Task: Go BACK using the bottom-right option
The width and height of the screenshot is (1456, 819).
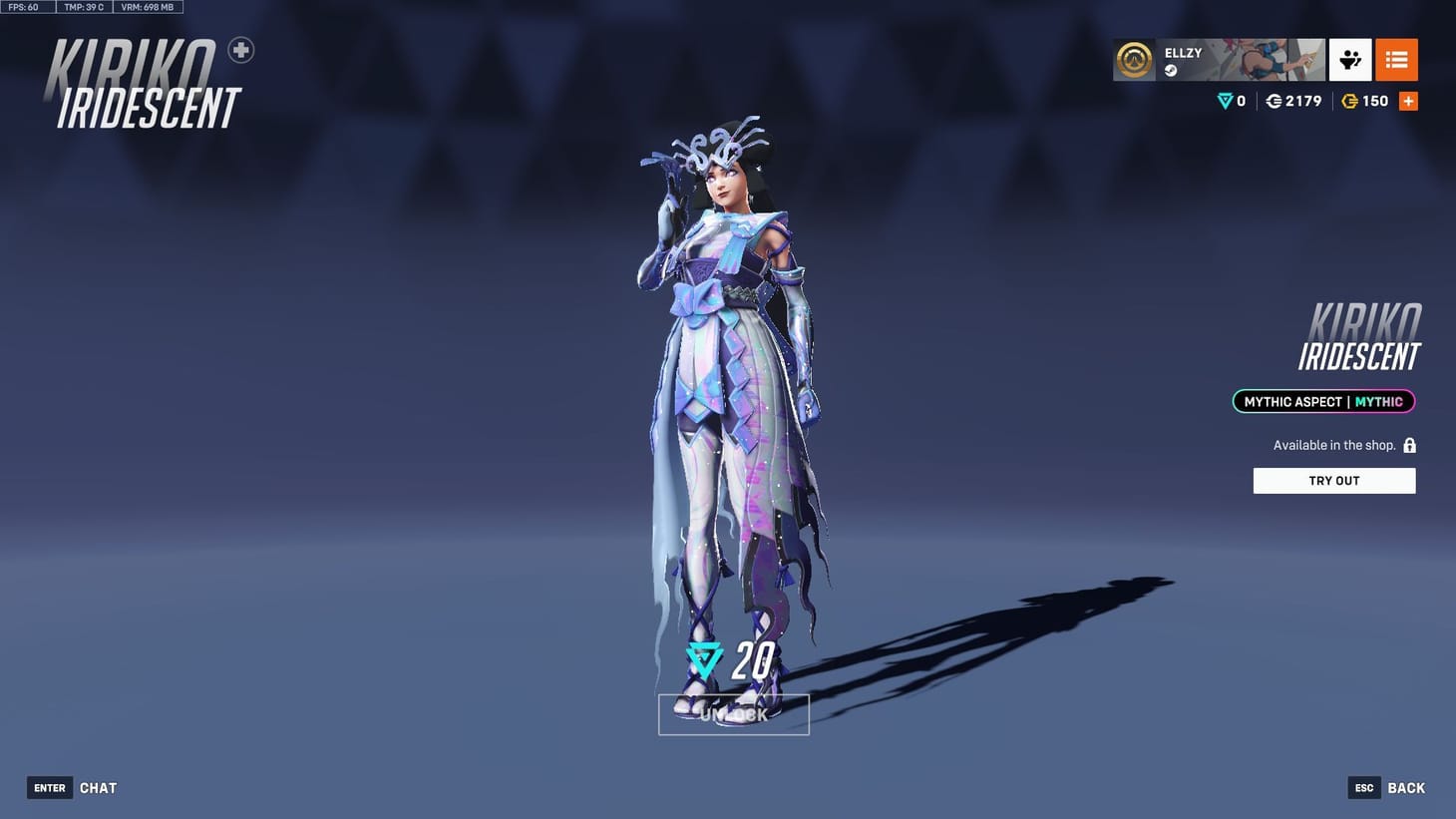Action: [x=1405, y=787]
